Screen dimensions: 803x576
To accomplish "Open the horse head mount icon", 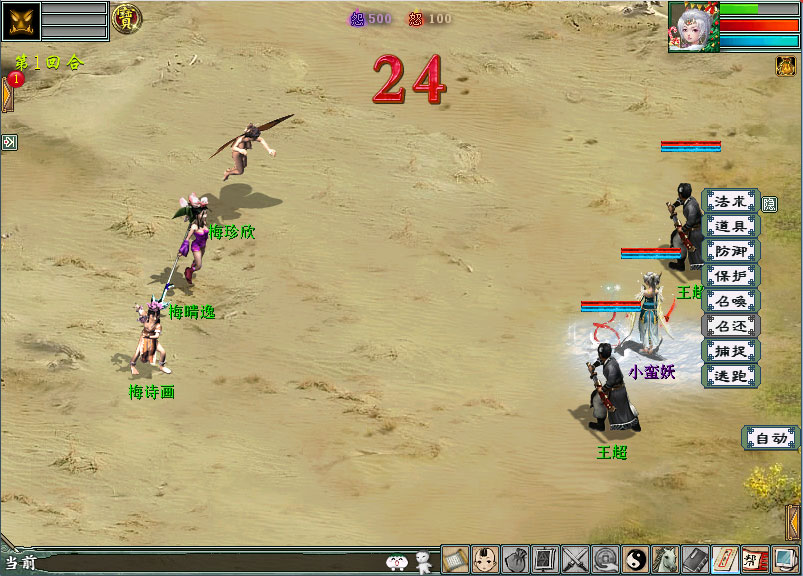I will (x=665, y=560).
